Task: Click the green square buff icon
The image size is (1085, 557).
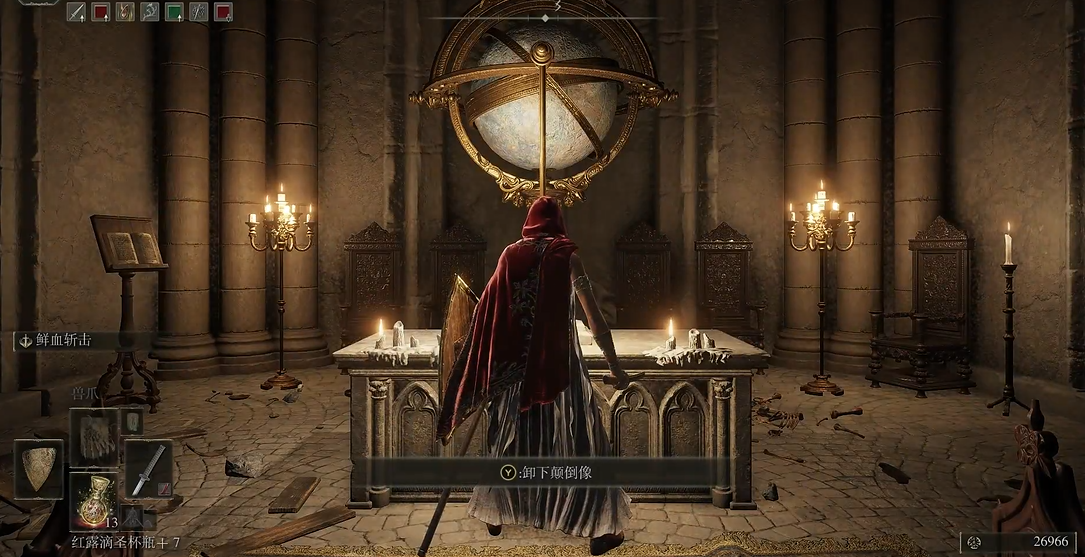Action: pyautogui.click(x=174, y=12)
